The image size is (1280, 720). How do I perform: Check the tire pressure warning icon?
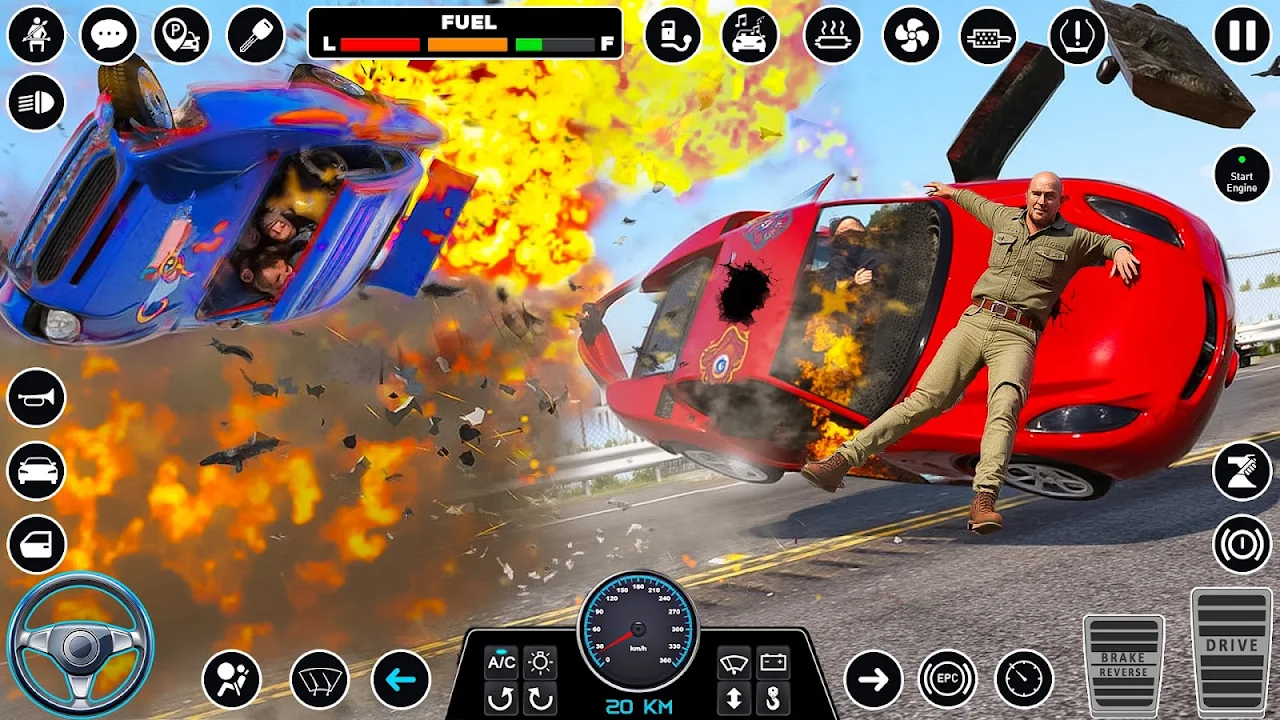[1077, 35]
